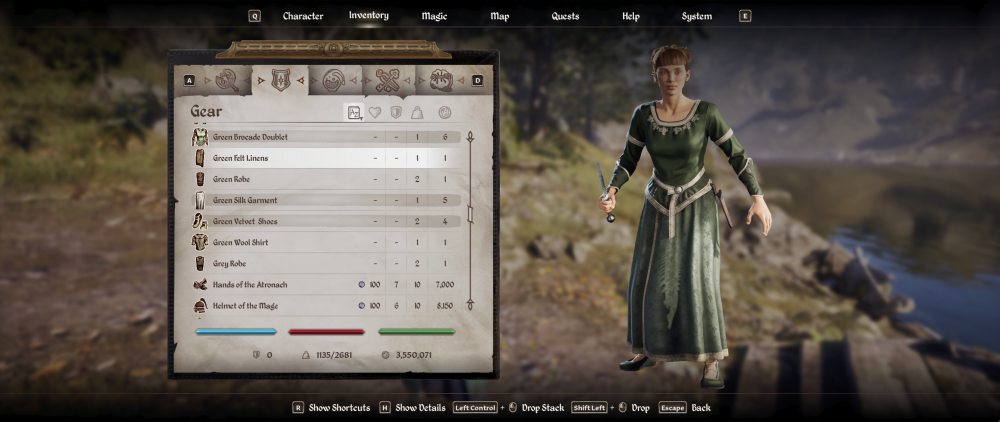Open the crossed keys misc tab
The height and width of the screenshot is (422, 1000).
(x=387, y=80)
